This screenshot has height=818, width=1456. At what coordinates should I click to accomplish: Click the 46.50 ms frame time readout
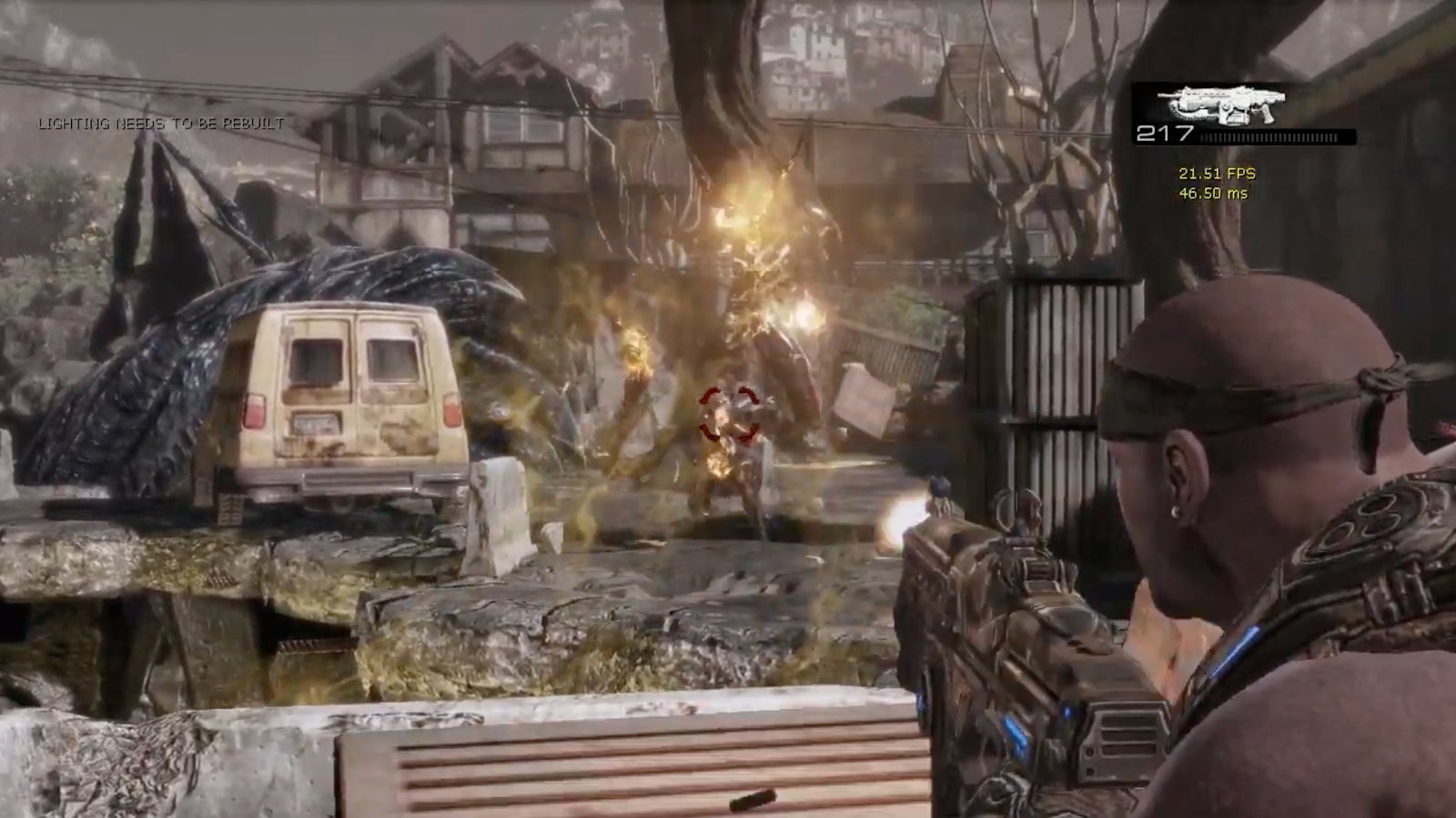1213,192
